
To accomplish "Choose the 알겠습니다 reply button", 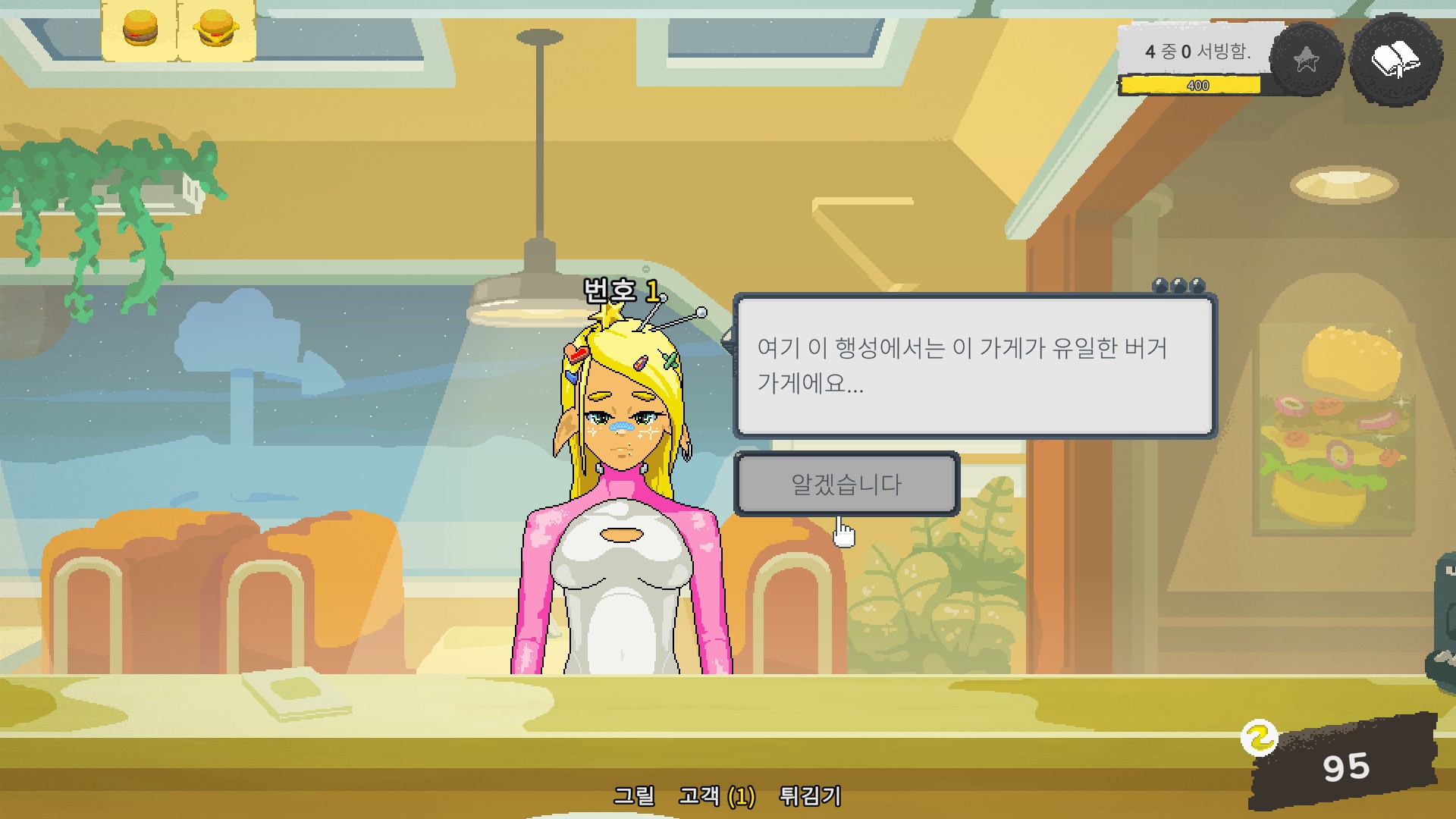I will point(846,484).
